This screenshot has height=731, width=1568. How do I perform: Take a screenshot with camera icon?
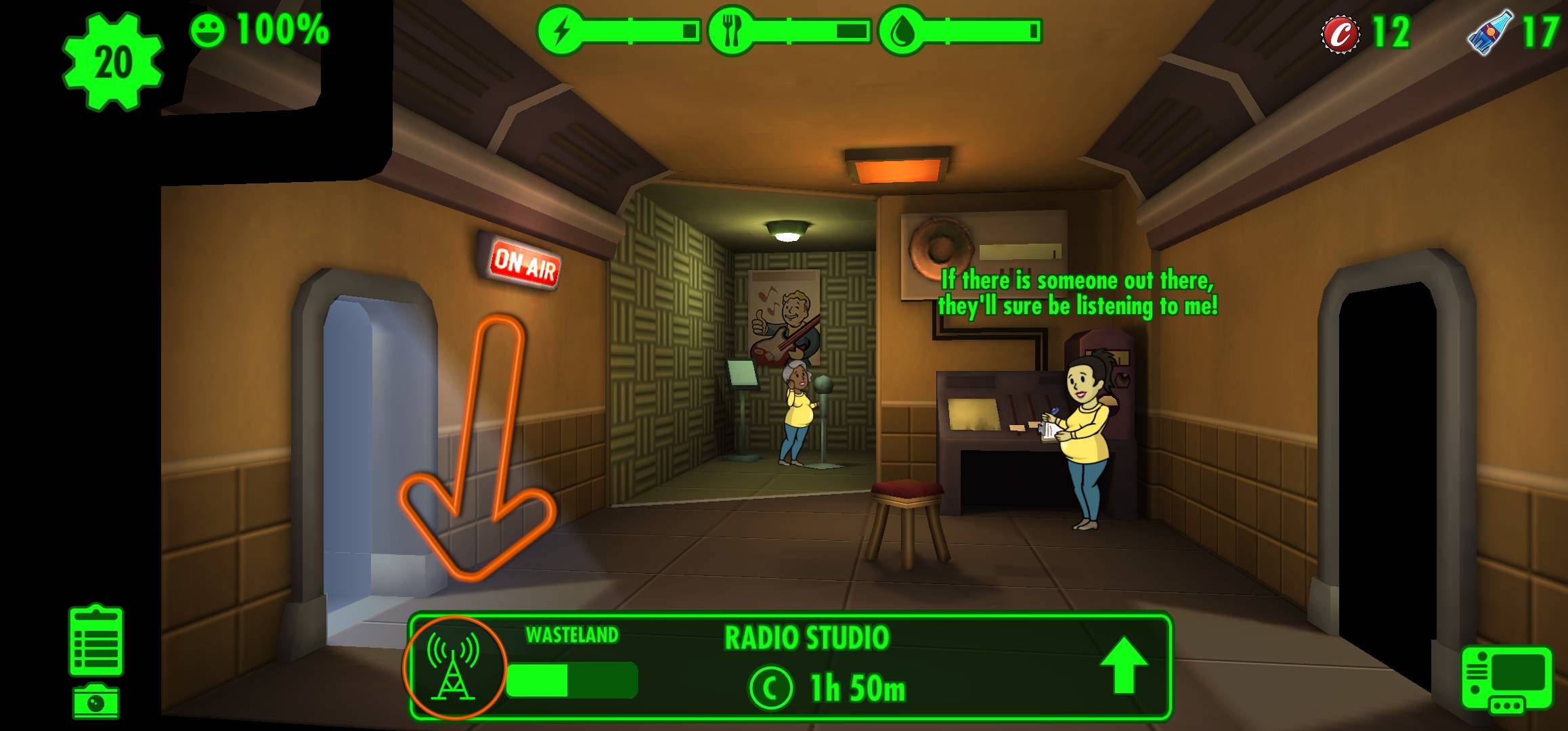(96, 701)
